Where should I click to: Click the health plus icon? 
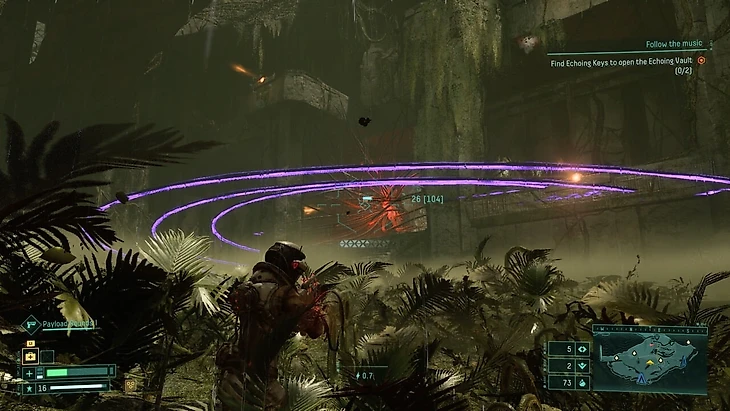[x=29, y=372]
